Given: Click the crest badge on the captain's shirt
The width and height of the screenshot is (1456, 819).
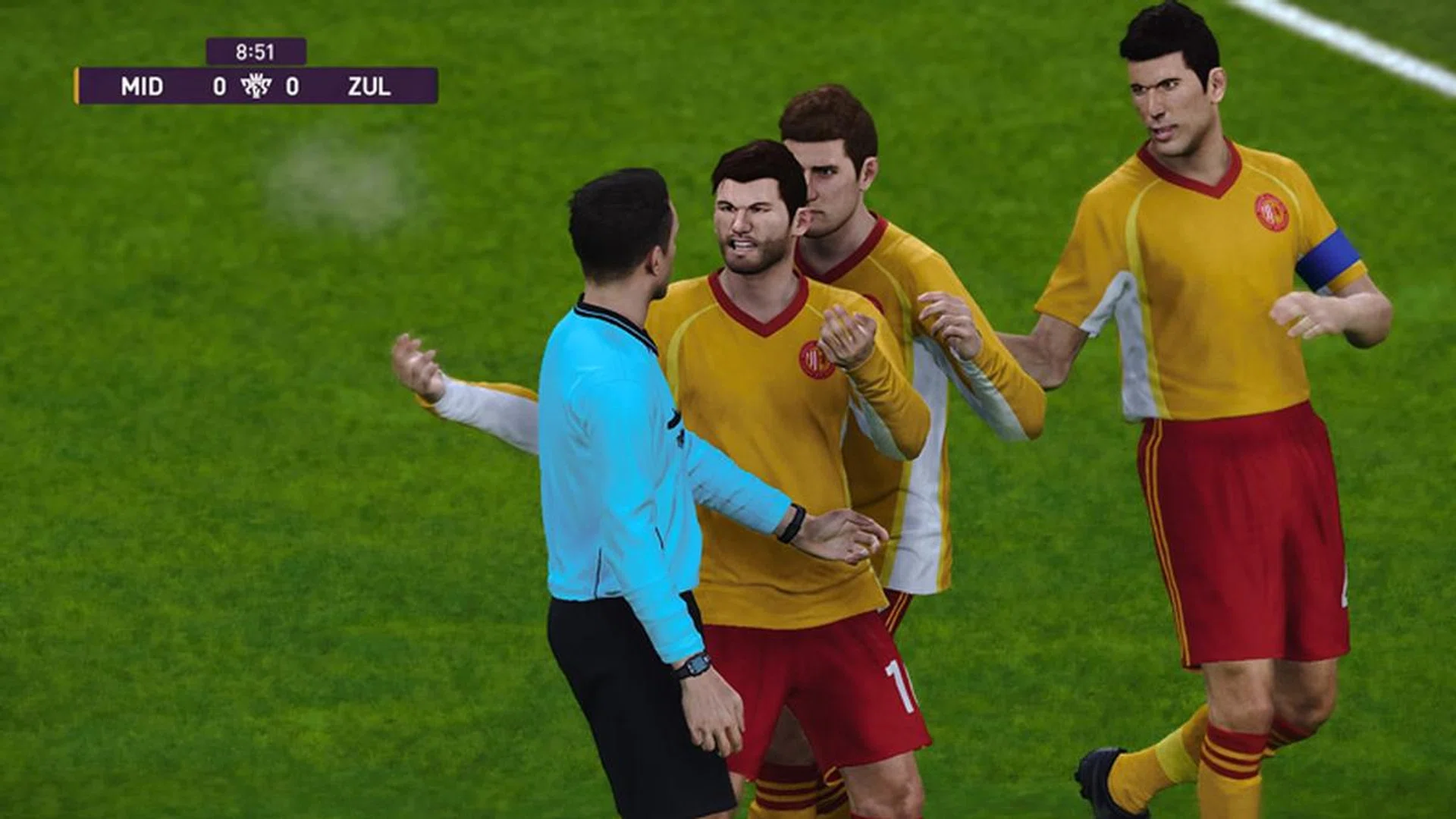Looking at the screenshot, I should tap(1270, 212).
